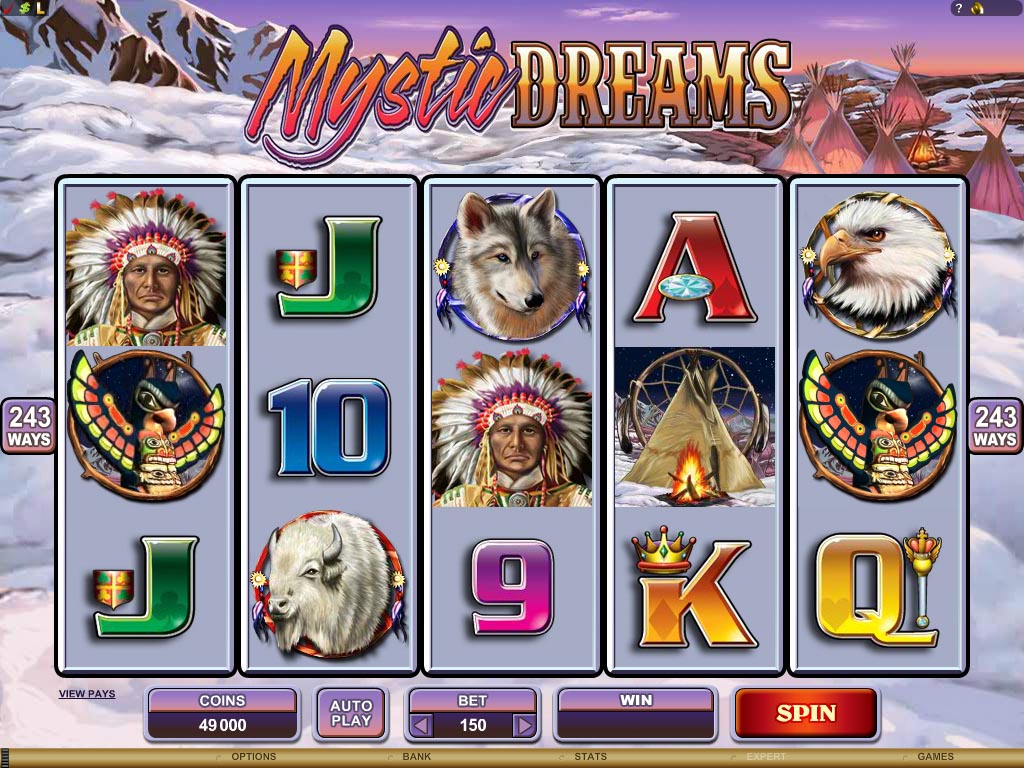Decrease the bet with the left arrow
The height and width of the screenshot is (768, 1024).
tap(422, 725)
